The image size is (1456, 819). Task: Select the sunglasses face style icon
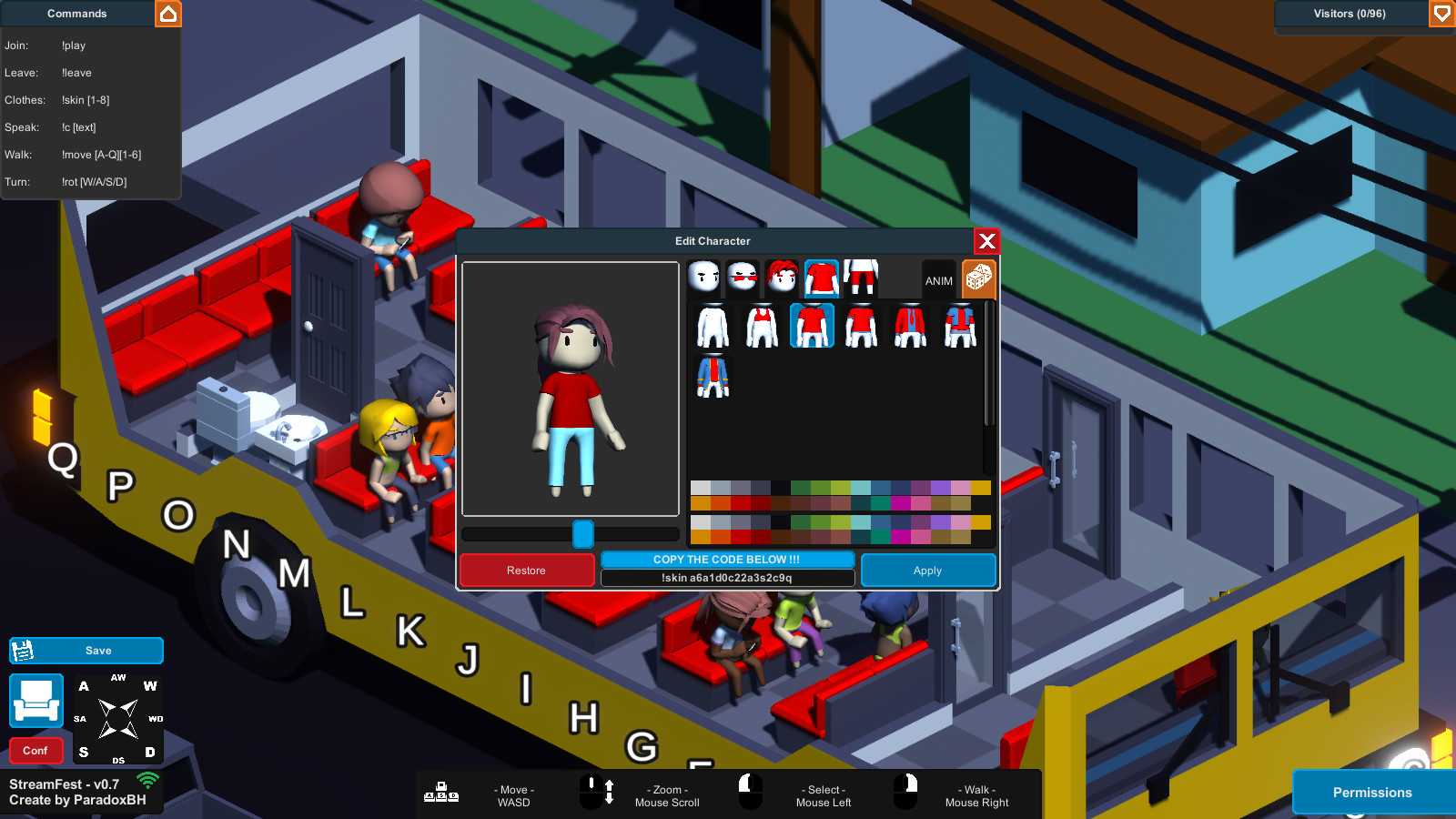click(x=743, y=276)
